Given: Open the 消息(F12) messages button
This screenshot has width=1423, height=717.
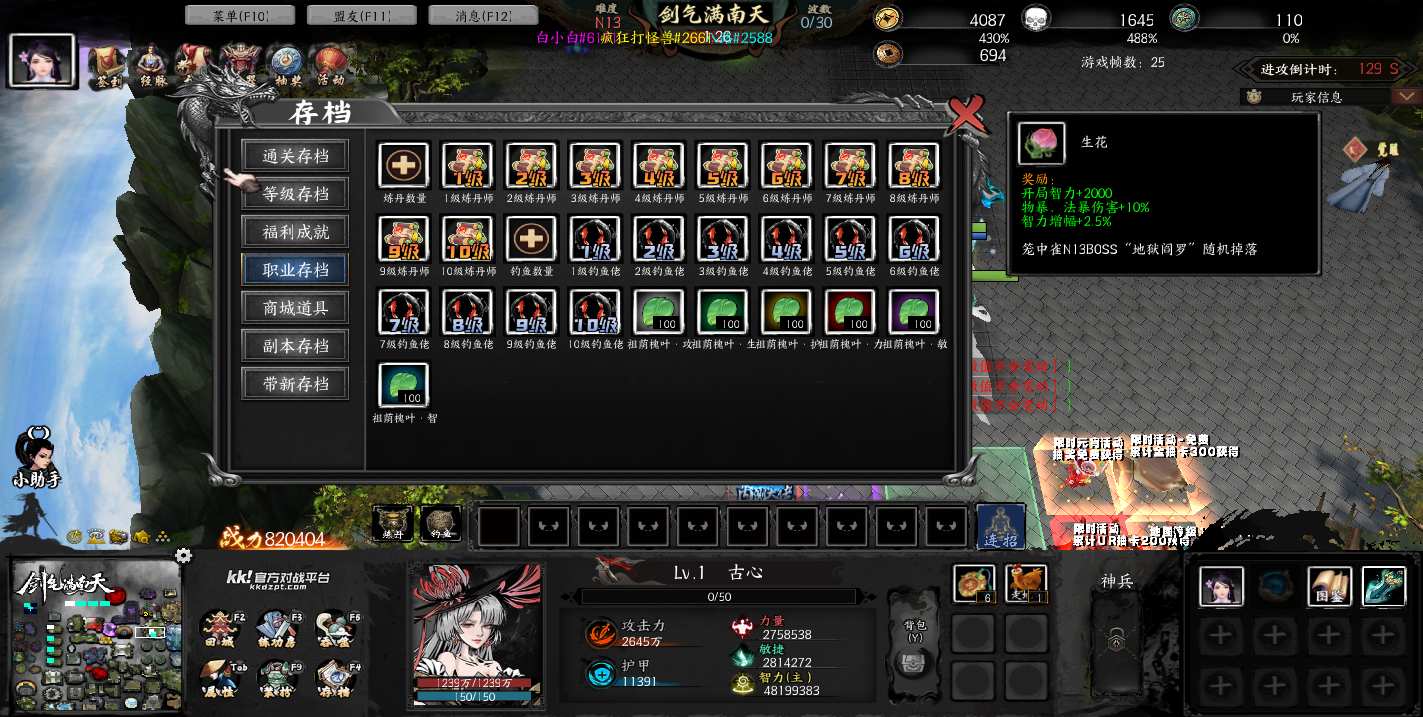Looking at the screenshot, I should pyautogui.click(x=483, y=15).
